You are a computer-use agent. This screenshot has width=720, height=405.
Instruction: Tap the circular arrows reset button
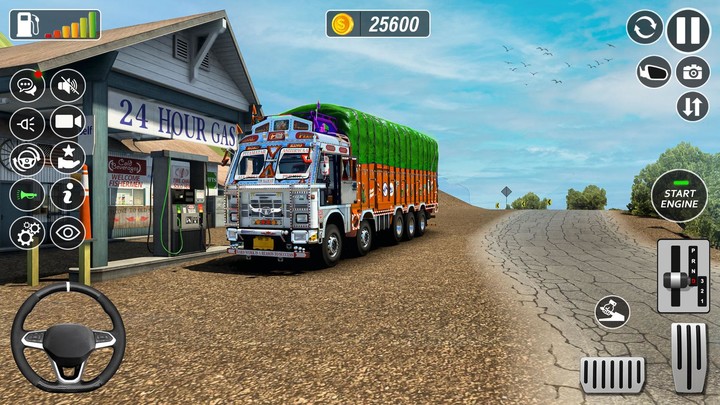[x=645, y=28]
